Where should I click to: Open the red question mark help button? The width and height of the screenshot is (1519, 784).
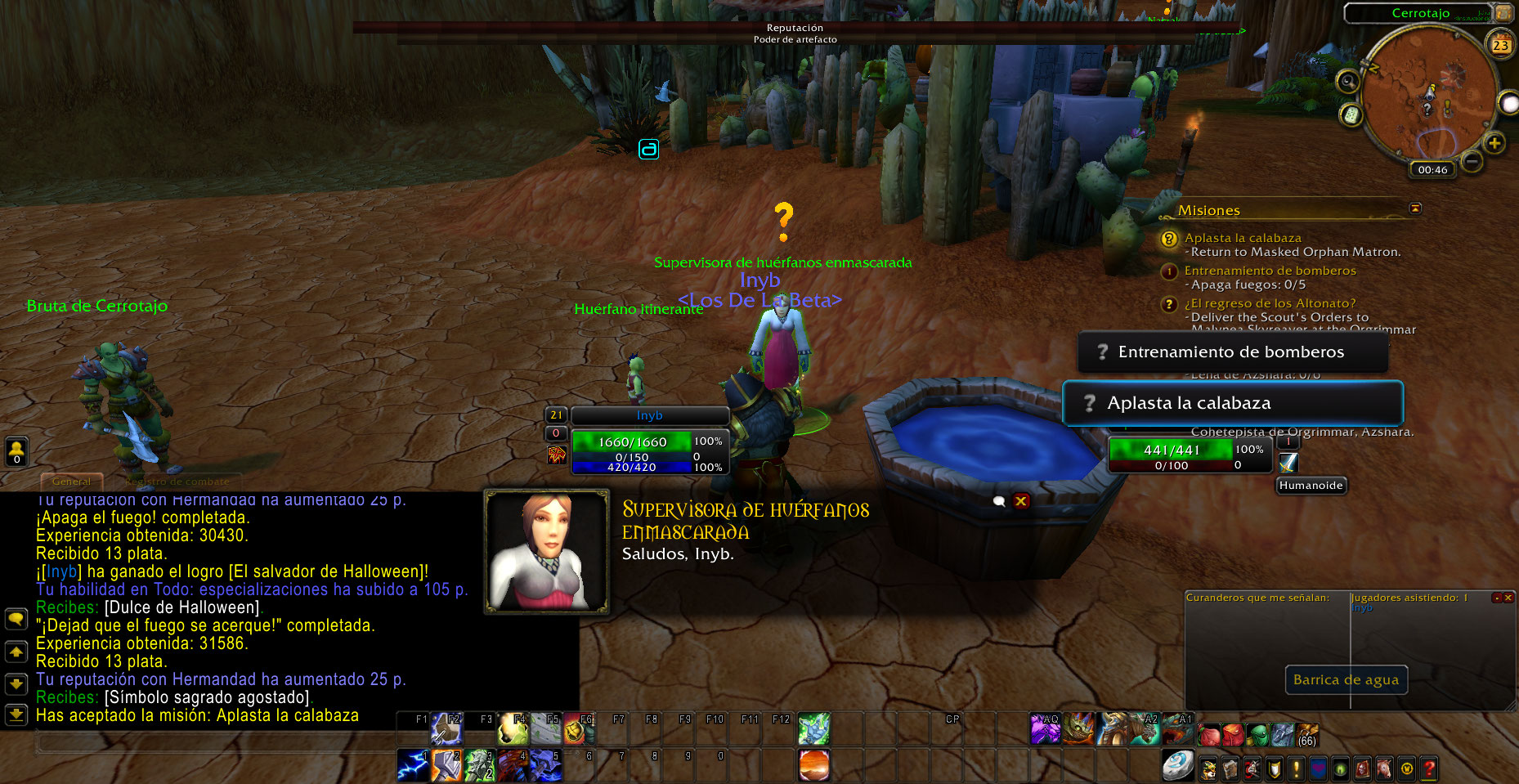point(1428,768)
